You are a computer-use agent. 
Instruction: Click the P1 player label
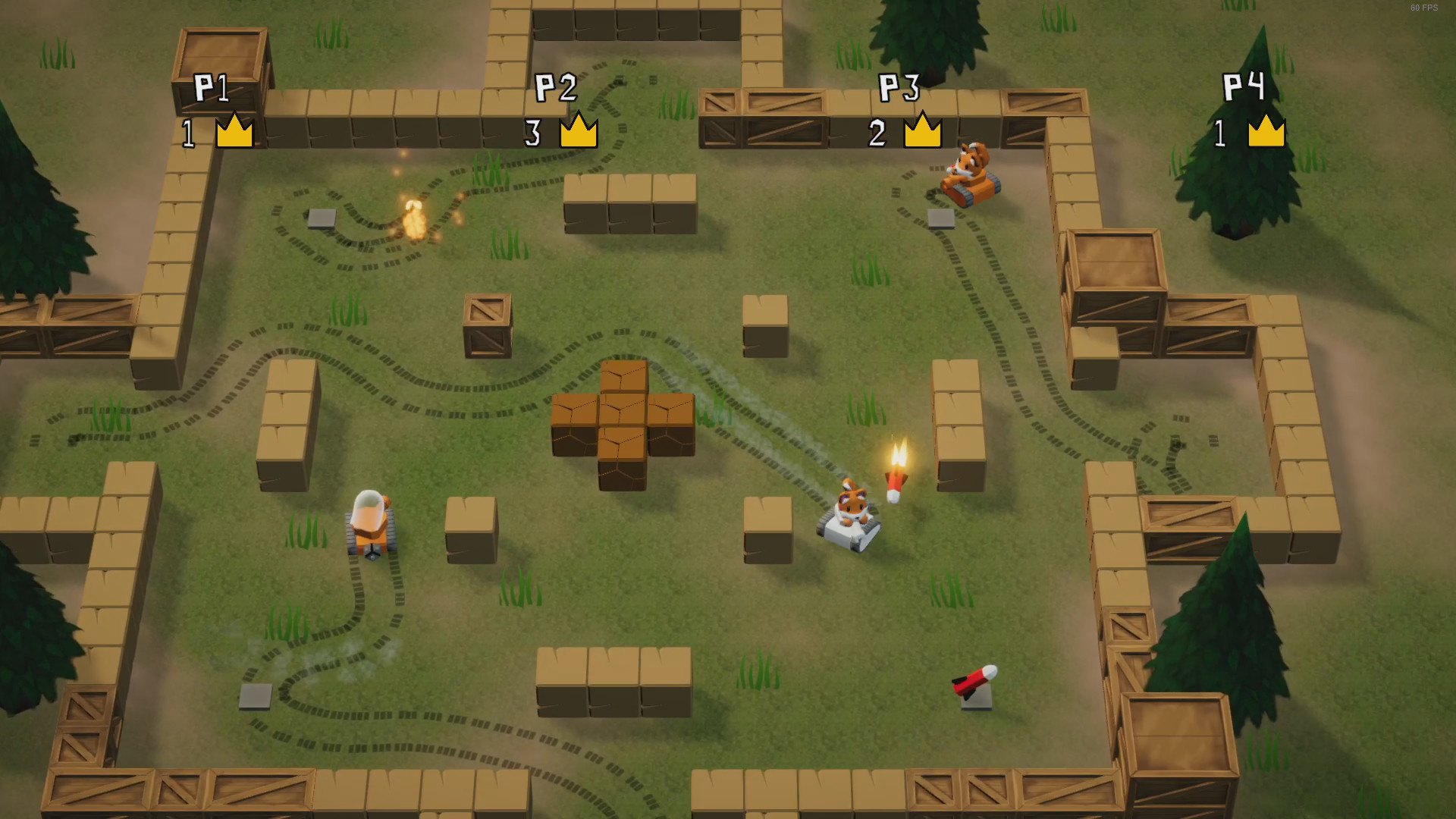point(215,87)
